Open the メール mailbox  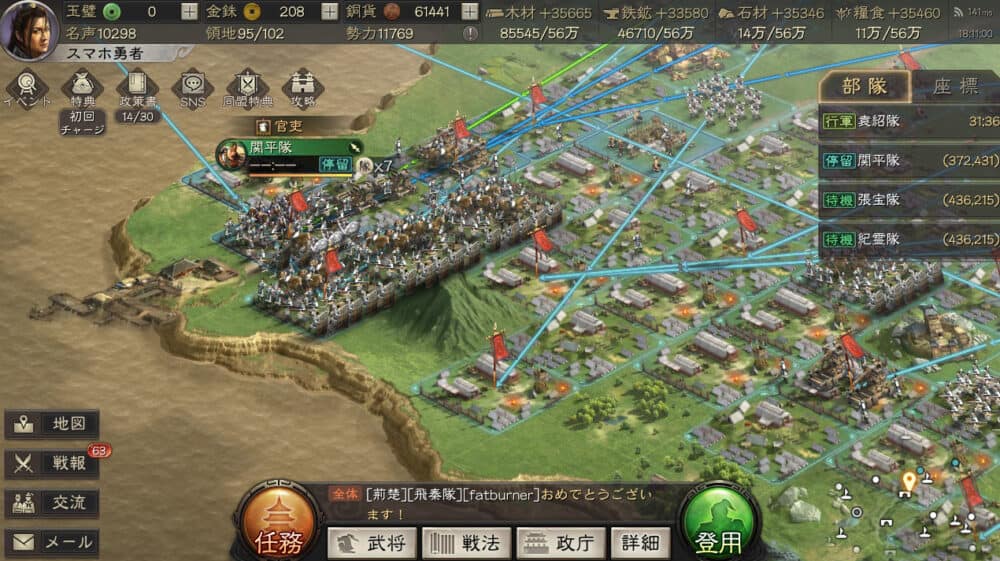click(52, 543)
